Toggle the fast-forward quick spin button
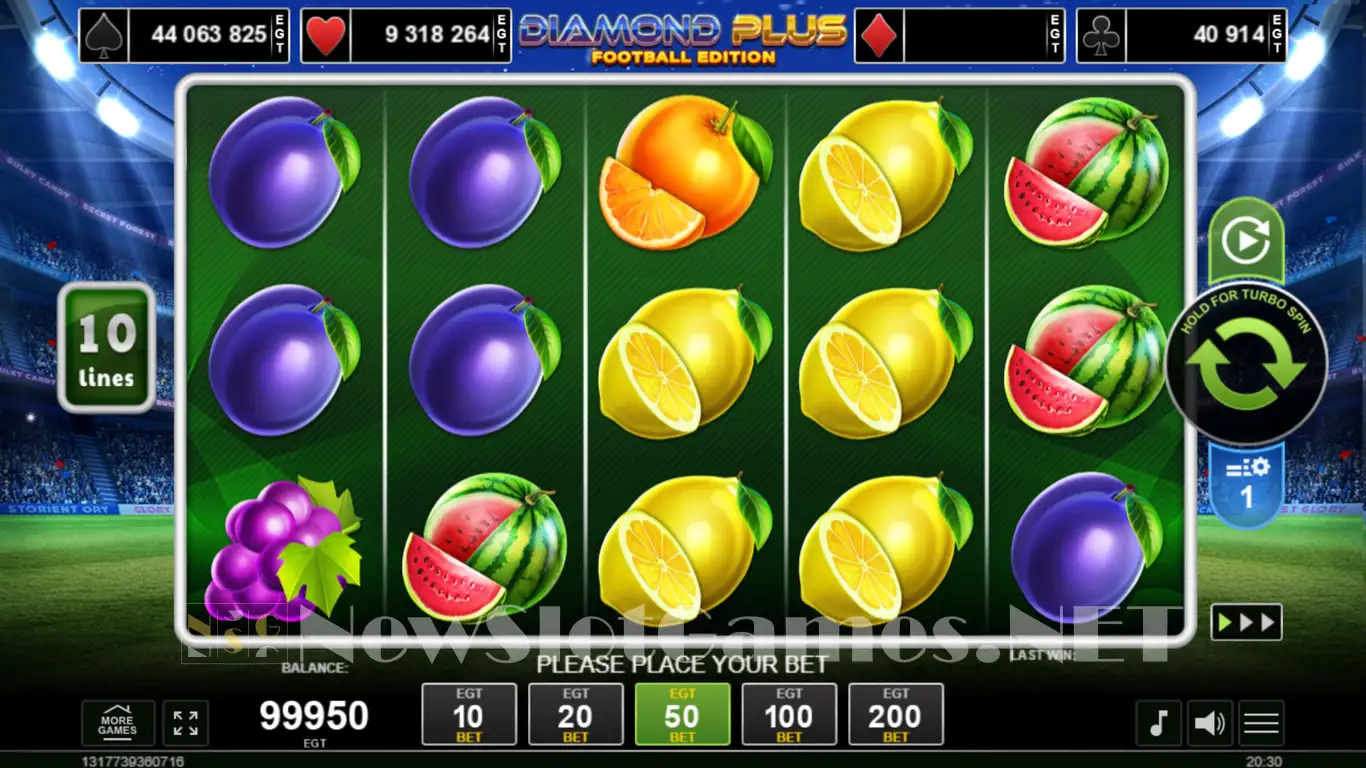Viewport: 1366px width, 768px height. [x=1246, y=622]
